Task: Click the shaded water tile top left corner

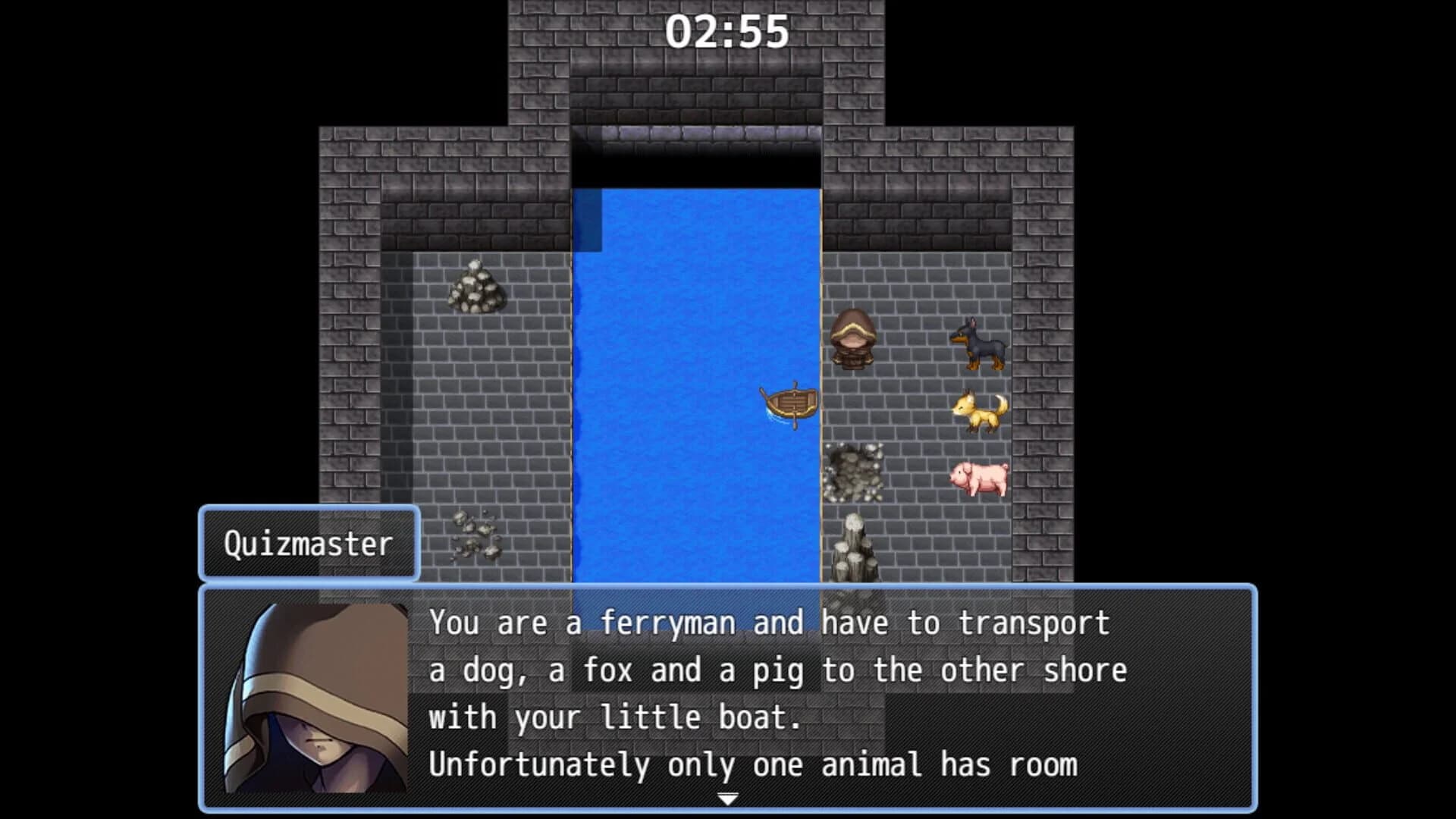Action: click(x=588, y=220)
